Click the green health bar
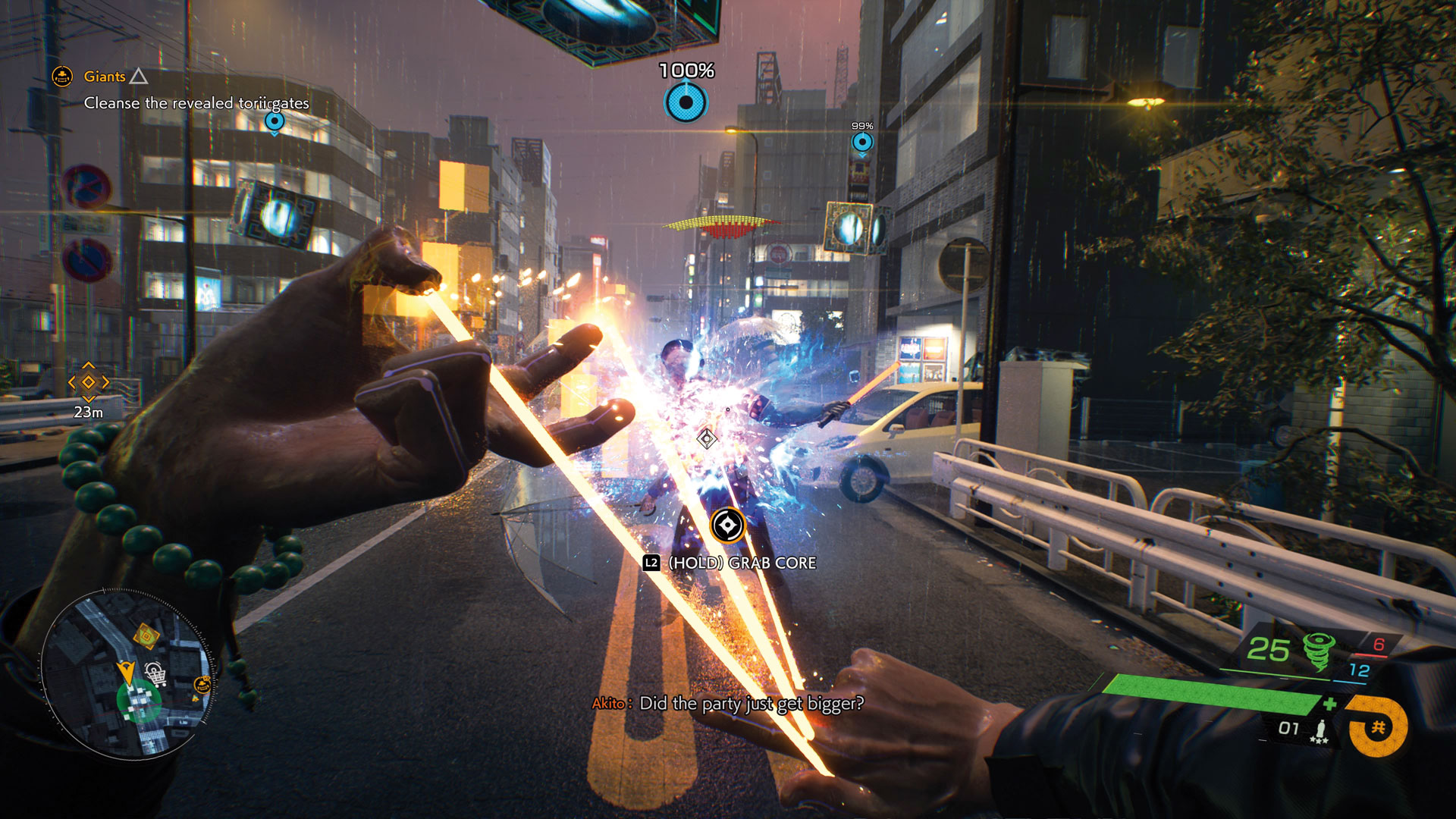 [1206, 693]
